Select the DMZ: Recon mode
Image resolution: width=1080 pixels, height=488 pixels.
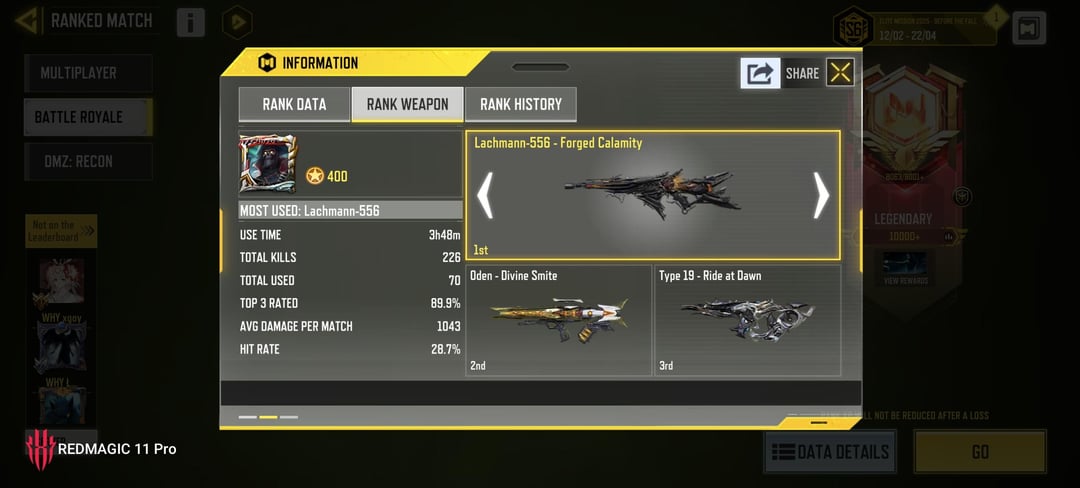(88, 161)
